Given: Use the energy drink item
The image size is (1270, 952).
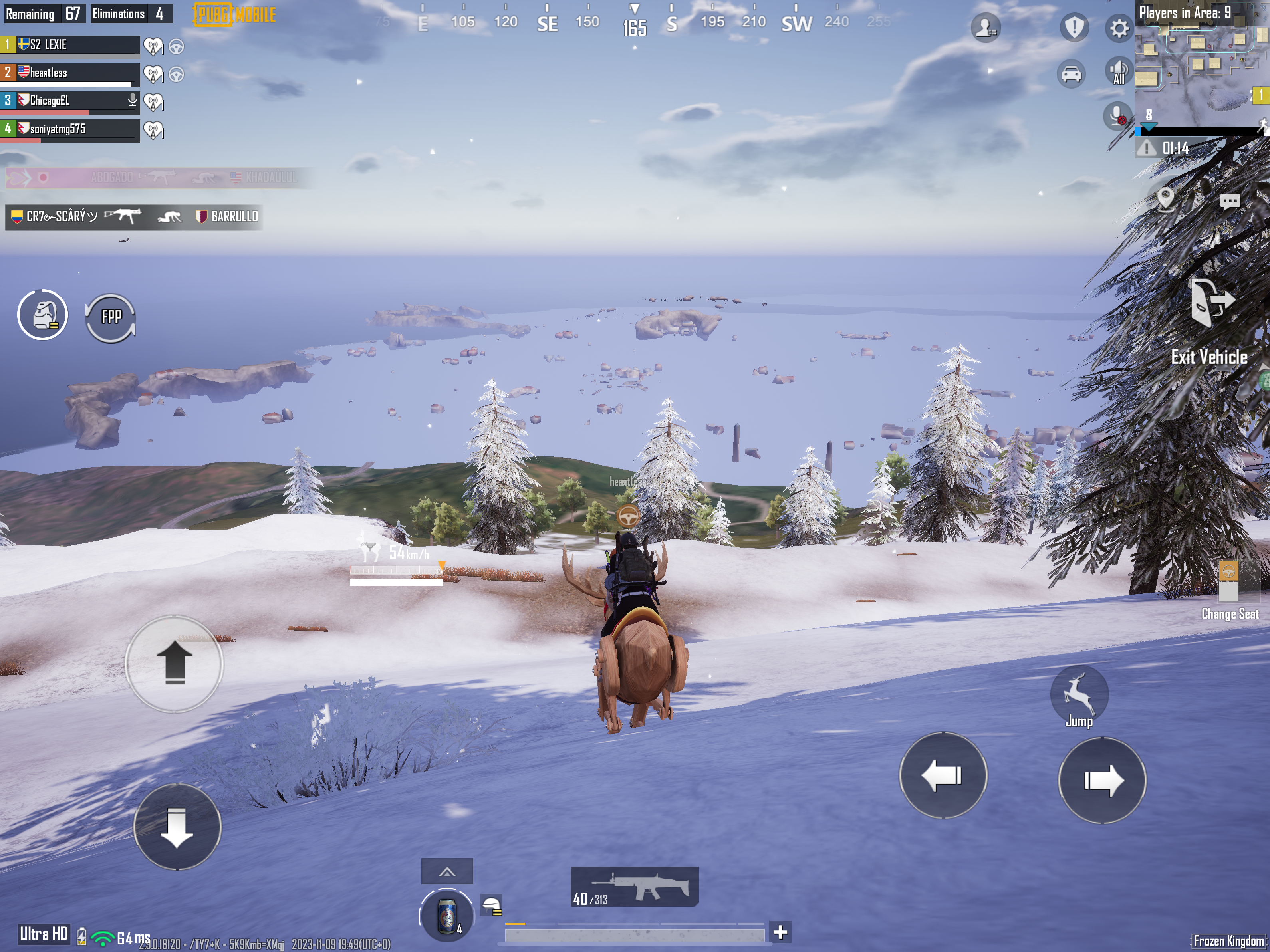Looking at the screenshot, I should point(446,916).
